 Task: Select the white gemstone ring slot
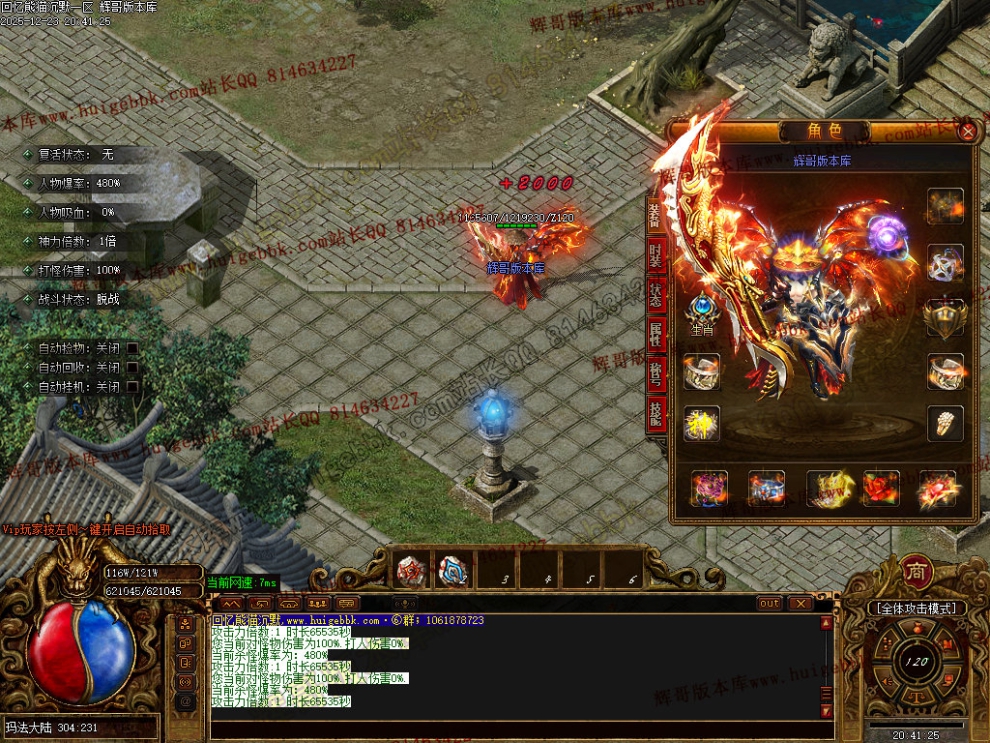click(x=945, y=423)
